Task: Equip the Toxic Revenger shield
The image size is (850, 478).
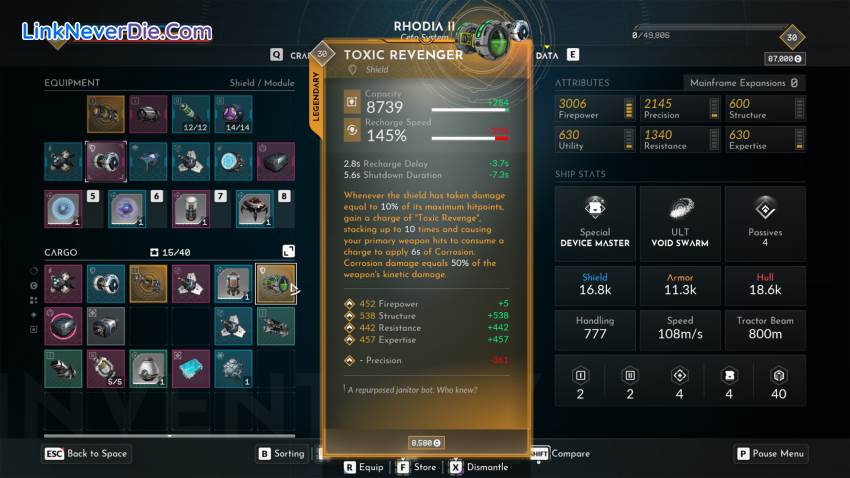Action: click(364, 467)
